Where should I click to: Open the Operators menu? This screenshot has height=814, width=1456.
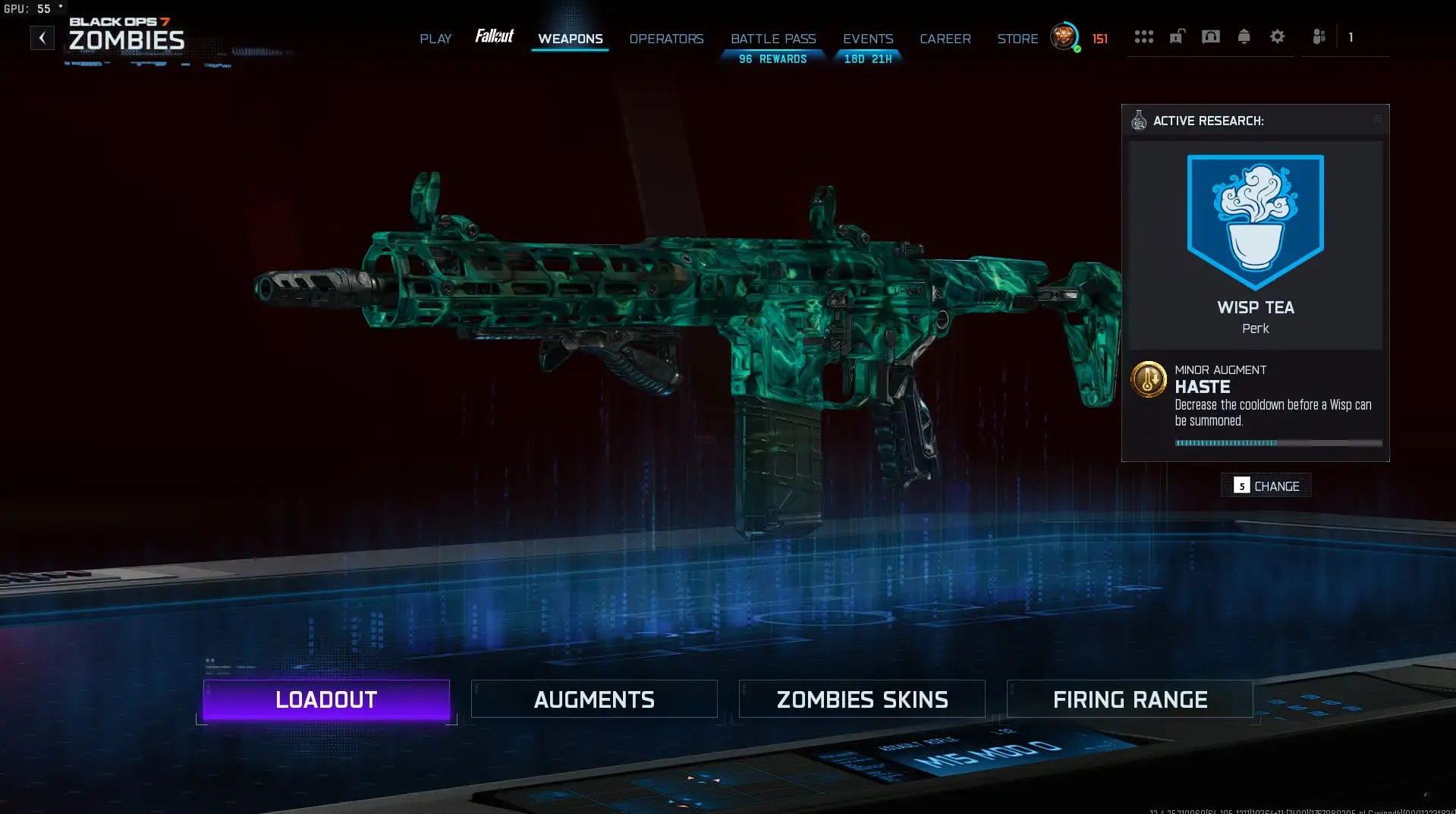pyautogui.click(x=665, y=38)
